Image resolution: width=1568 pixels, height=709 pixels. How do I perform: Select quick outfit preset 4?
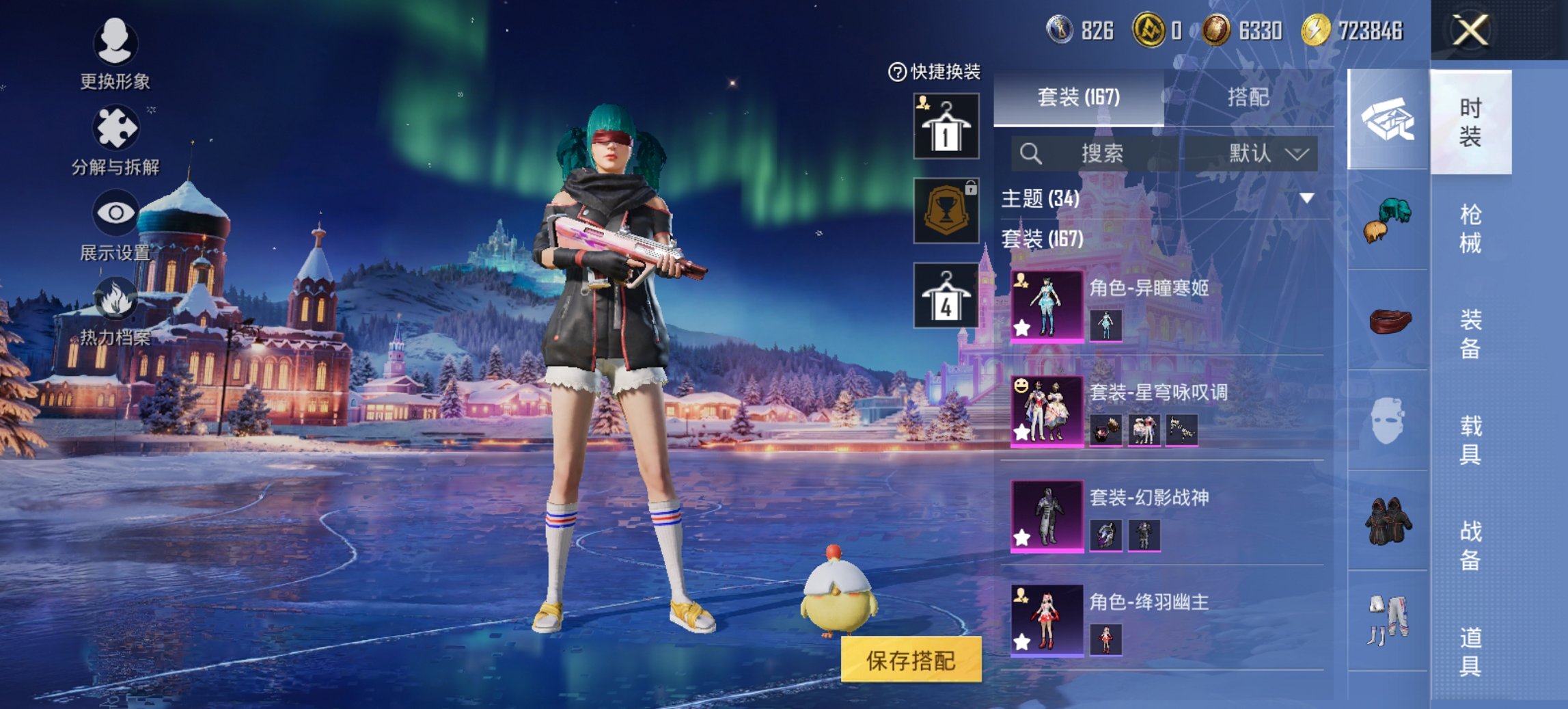click(x=946, y=295)
